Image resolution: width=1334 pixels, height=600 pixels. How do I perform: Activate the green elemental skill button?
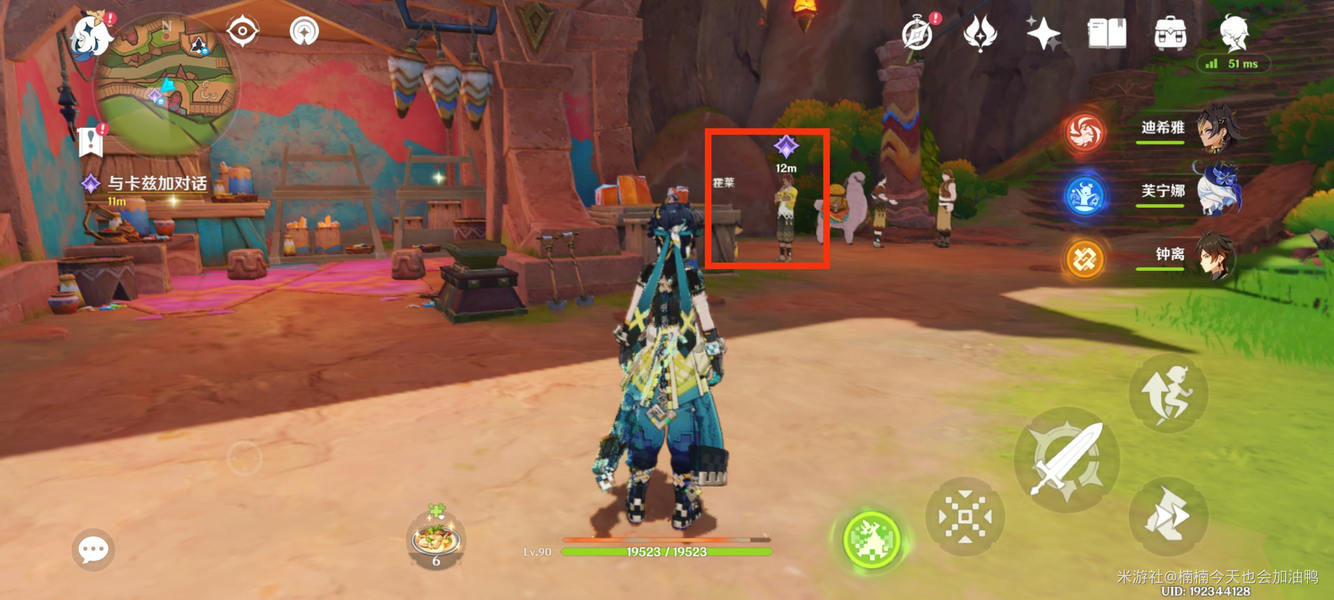871,540
